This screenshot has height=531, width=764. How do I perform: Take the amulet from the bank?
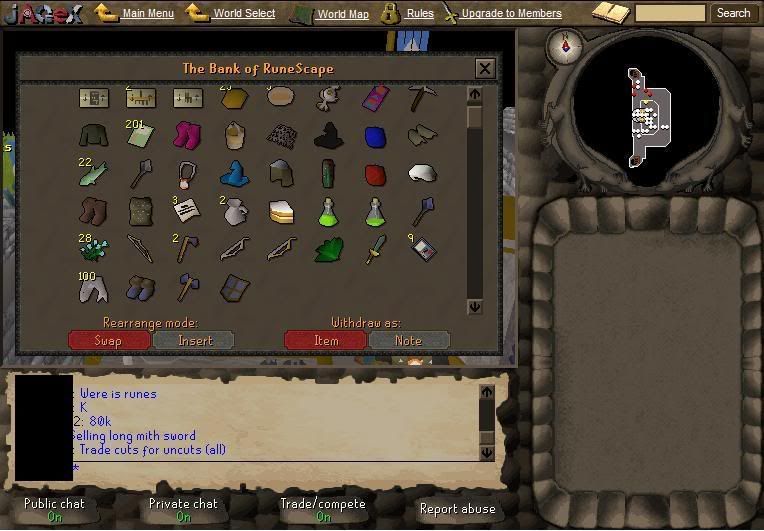188,174
